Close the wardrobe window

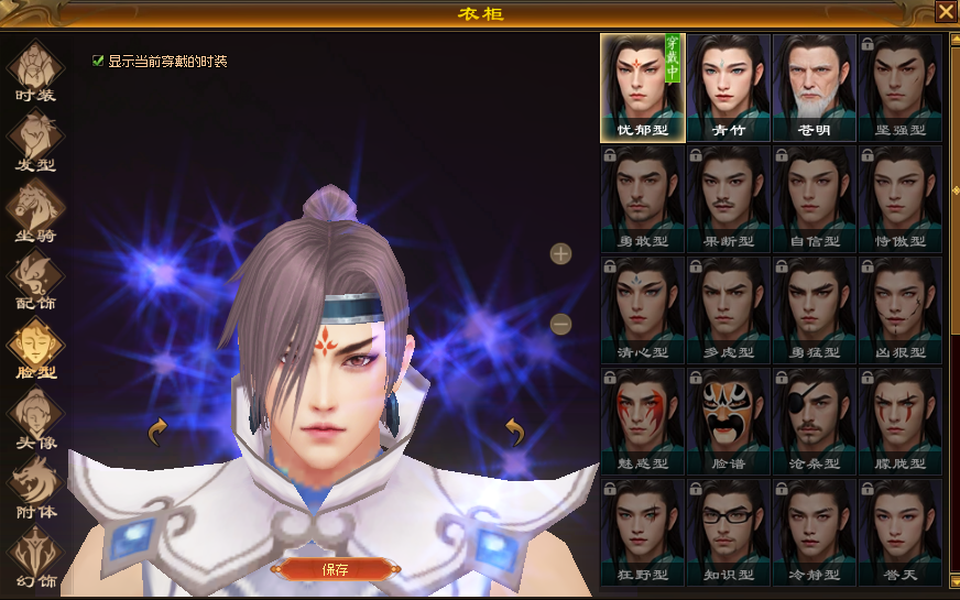tap(945, 11)
